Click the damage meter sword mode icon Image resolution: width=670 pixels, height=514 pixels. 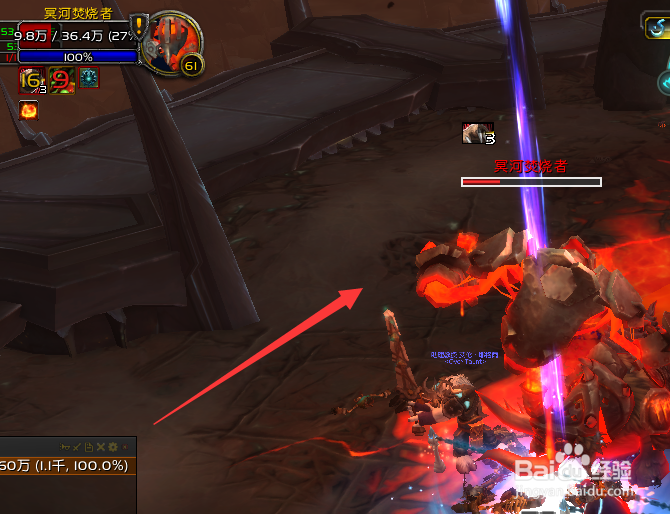(x=76, y=446)
